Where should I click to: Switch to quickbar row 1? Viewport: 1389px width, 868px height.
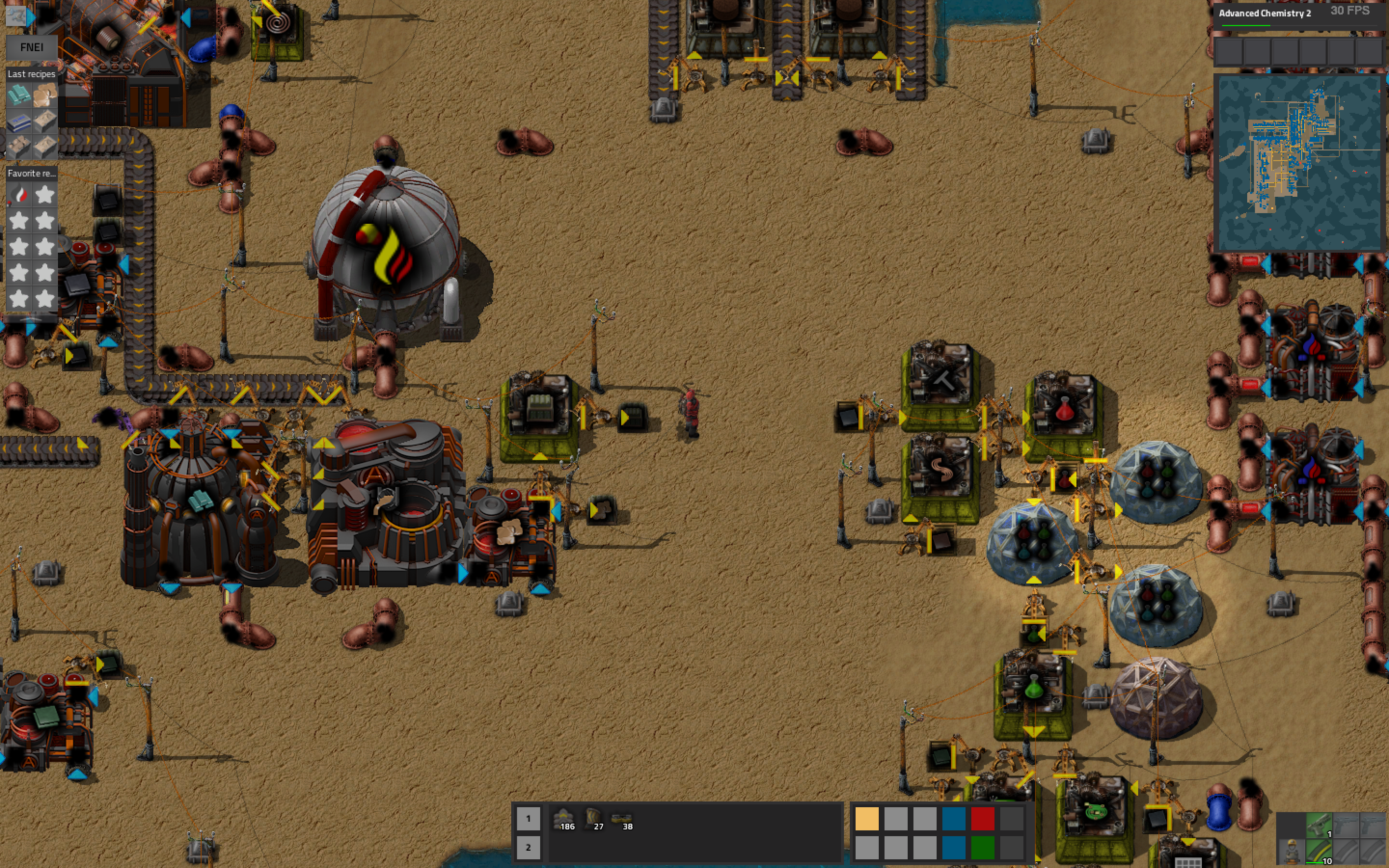pos(528,819)
